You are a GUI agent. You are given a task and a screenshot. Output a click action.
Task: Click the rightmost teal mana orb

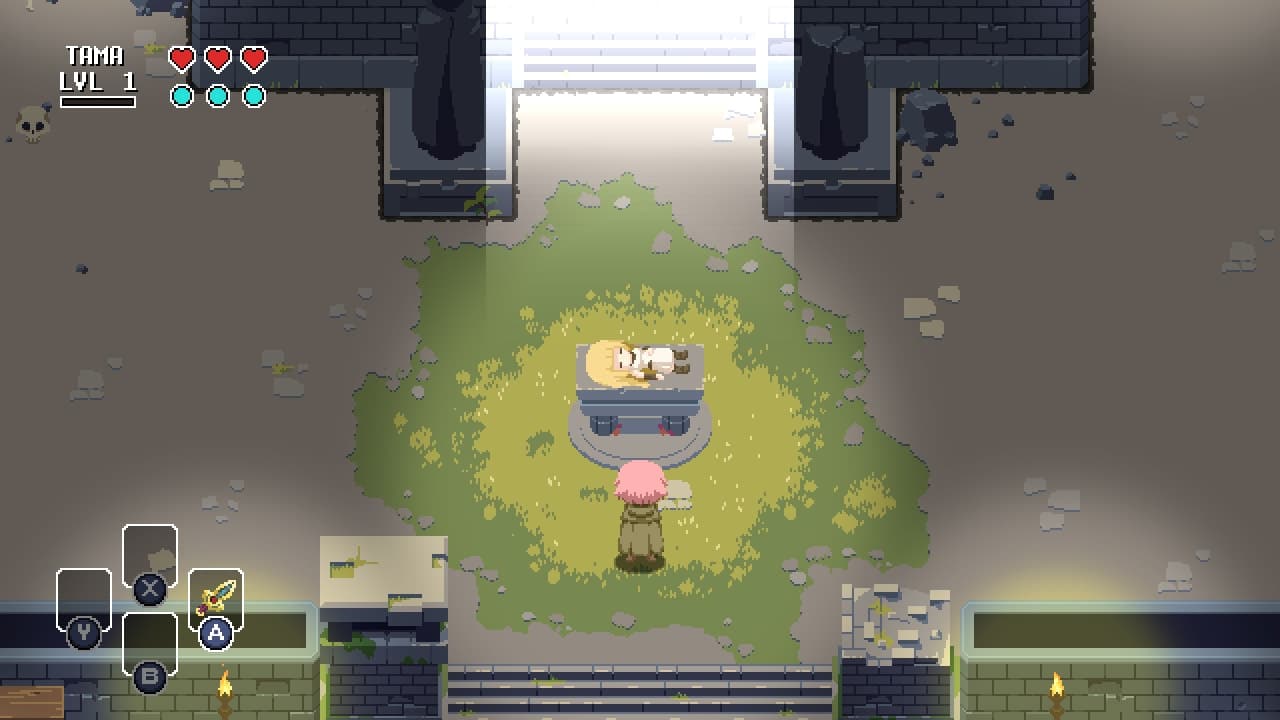pos(254,95)
